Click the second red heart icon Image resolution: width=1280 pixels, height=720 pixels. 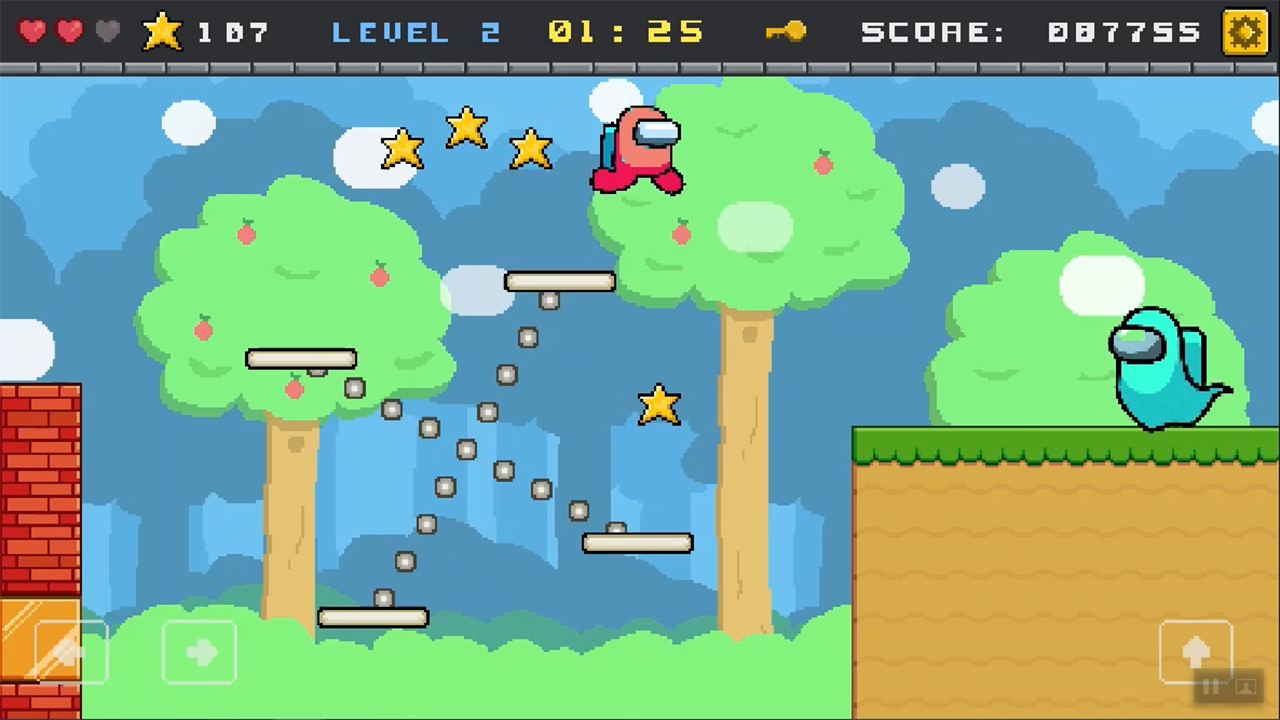[x=68, y=31]
